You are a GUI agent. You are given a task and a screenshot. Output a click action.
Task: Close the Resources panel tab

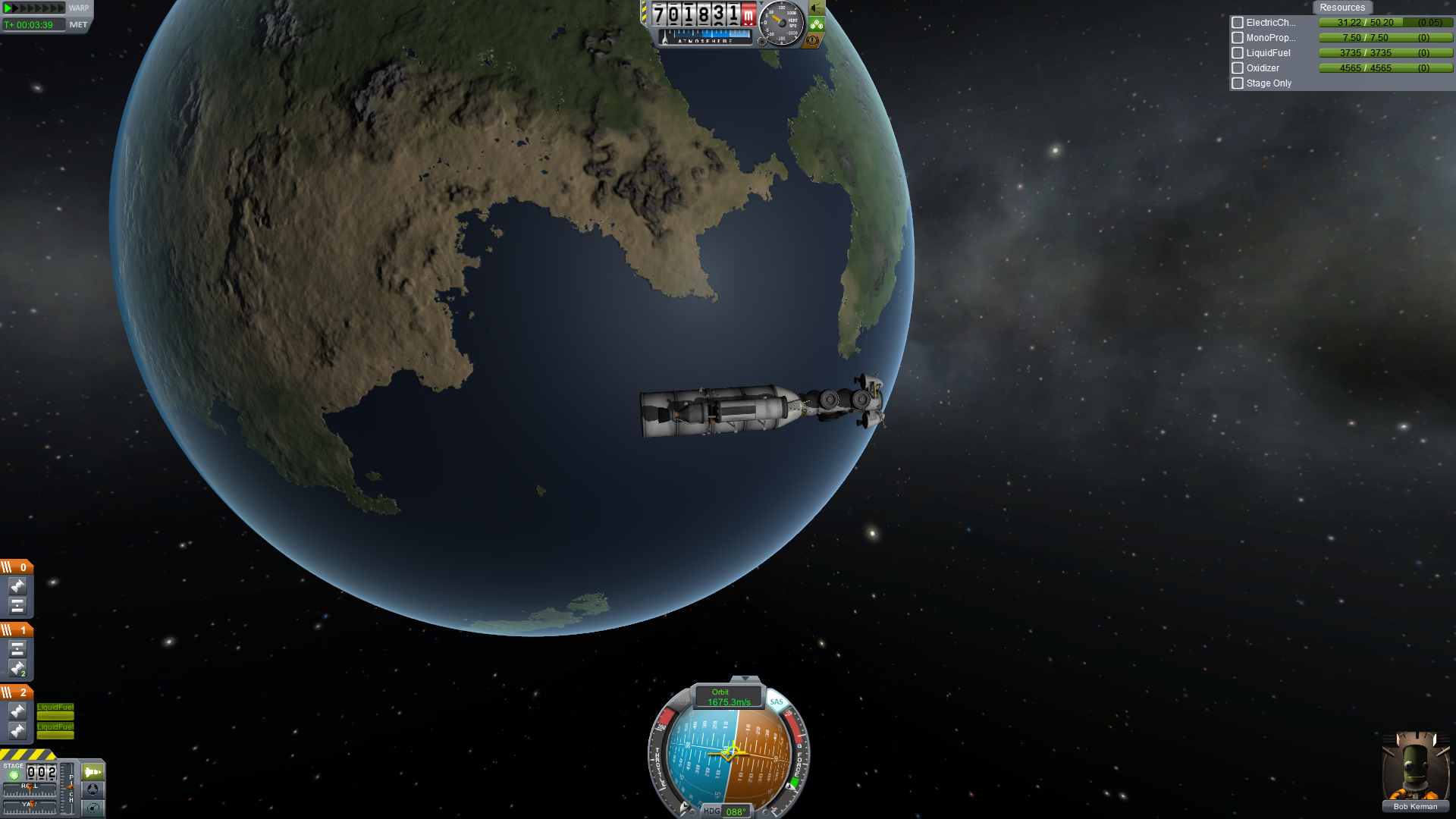pos(1341,8)
